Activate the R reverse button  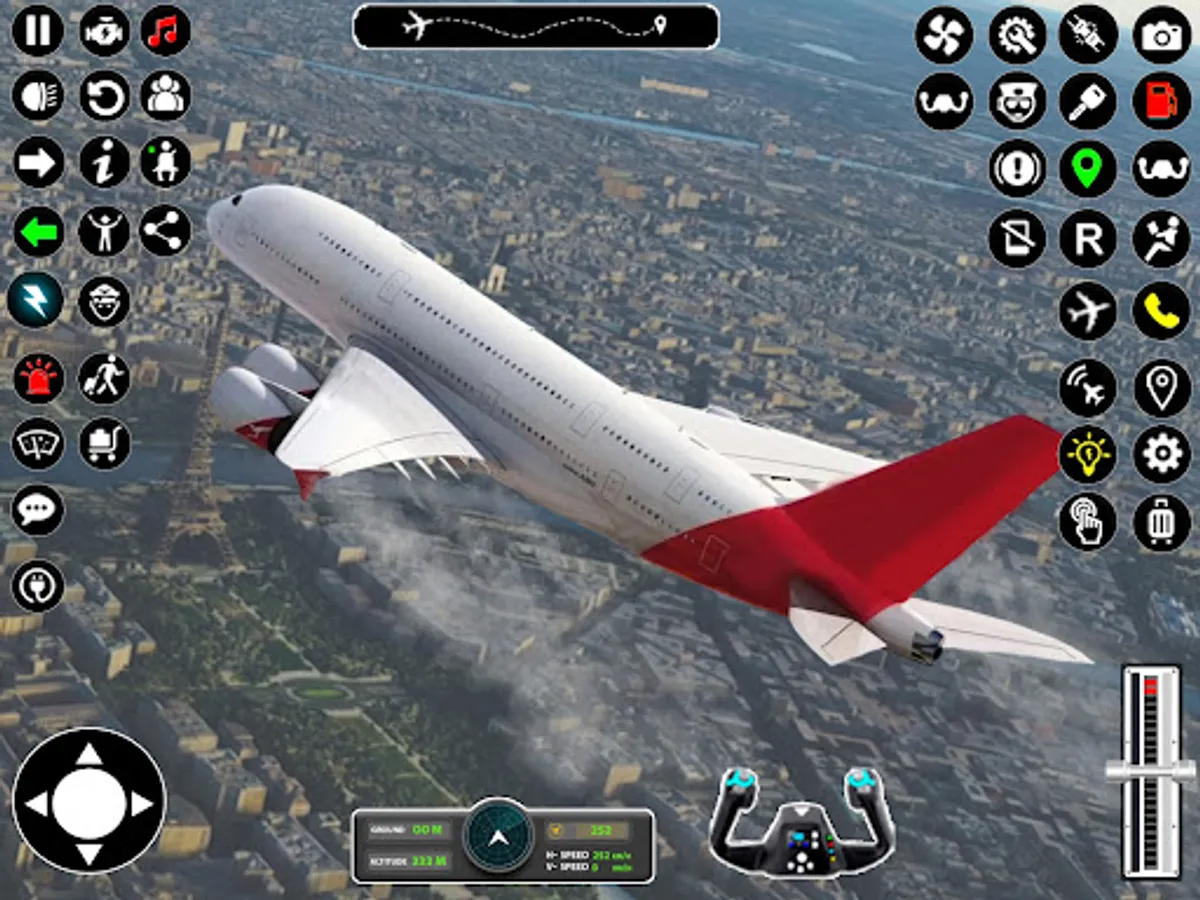click(x=1088, y=240)
